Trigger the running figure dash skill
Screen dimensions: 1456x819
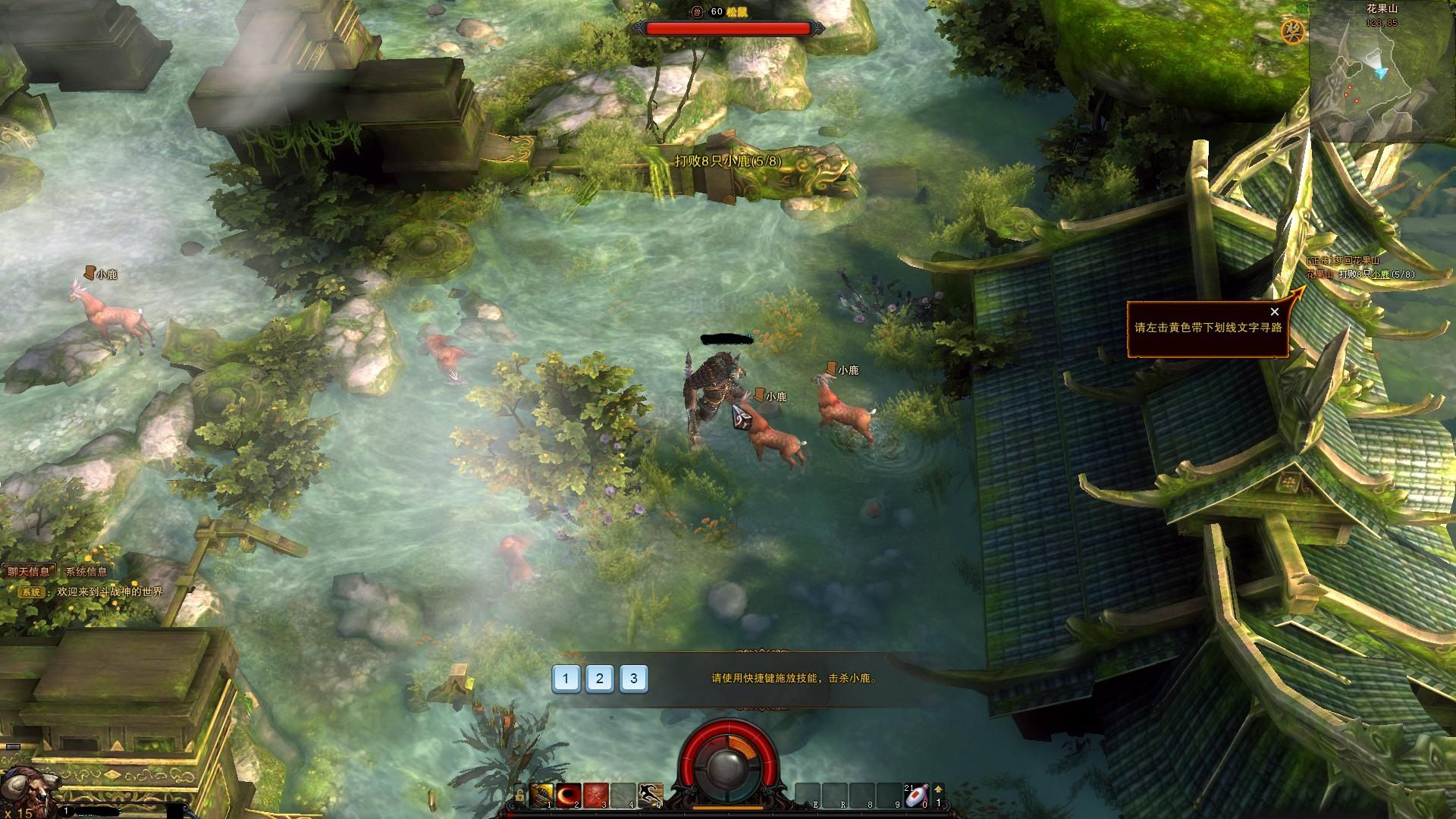650,795
